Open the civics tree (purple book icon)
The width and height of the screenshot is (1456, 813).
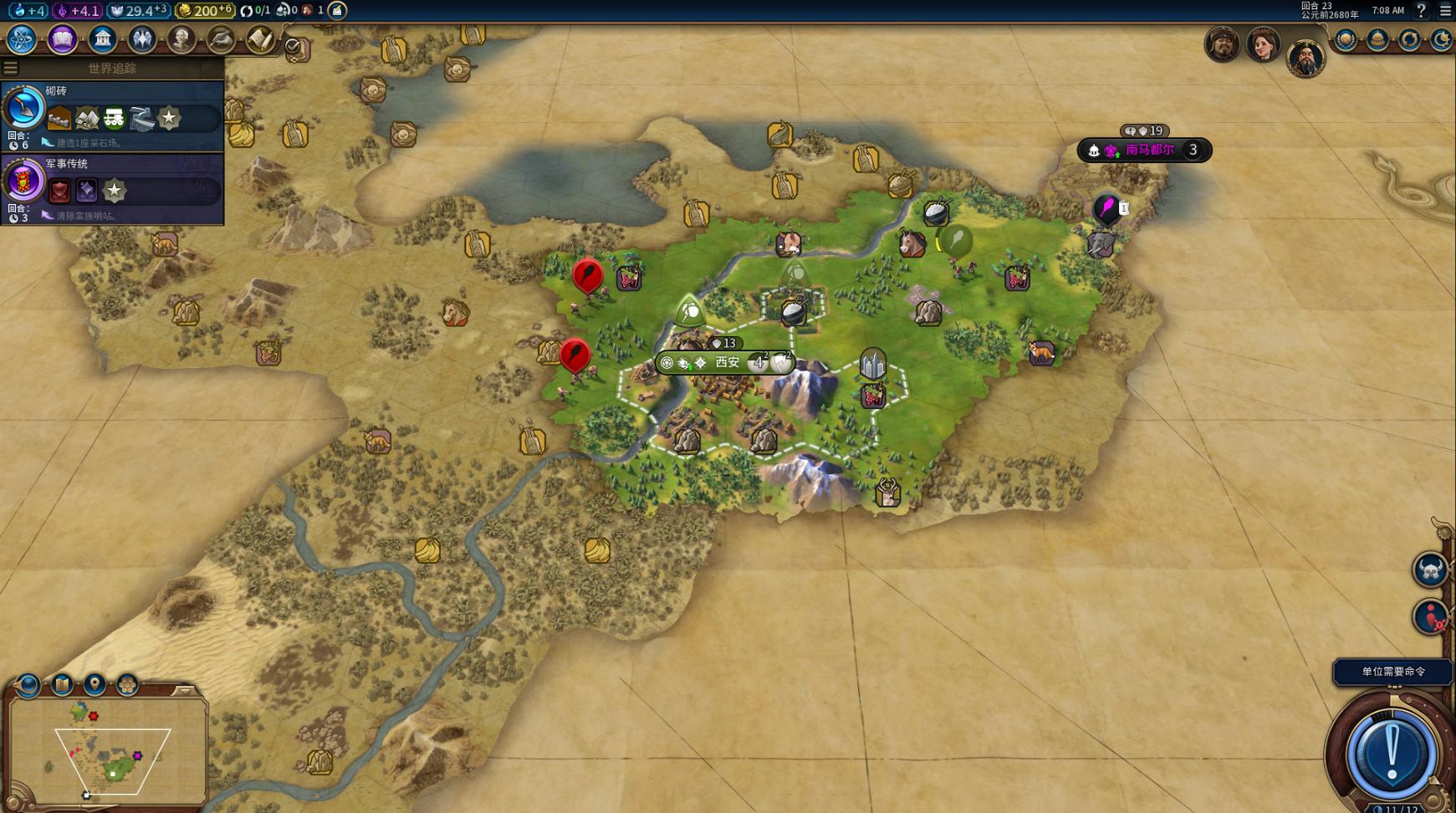[x=62, y=39]
